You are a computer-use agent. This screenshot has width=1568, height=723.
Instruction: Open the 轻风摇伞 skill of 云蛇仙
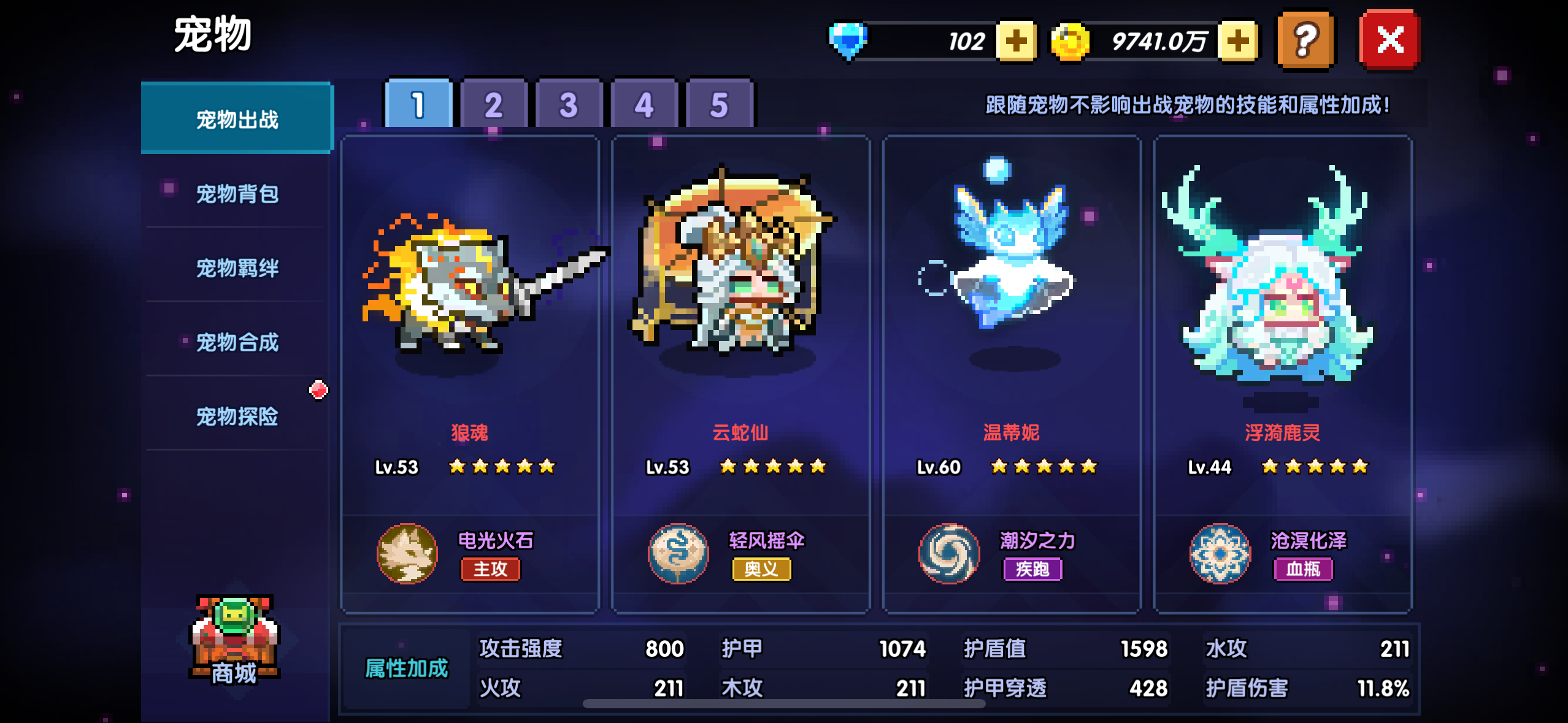coord(677,554)
